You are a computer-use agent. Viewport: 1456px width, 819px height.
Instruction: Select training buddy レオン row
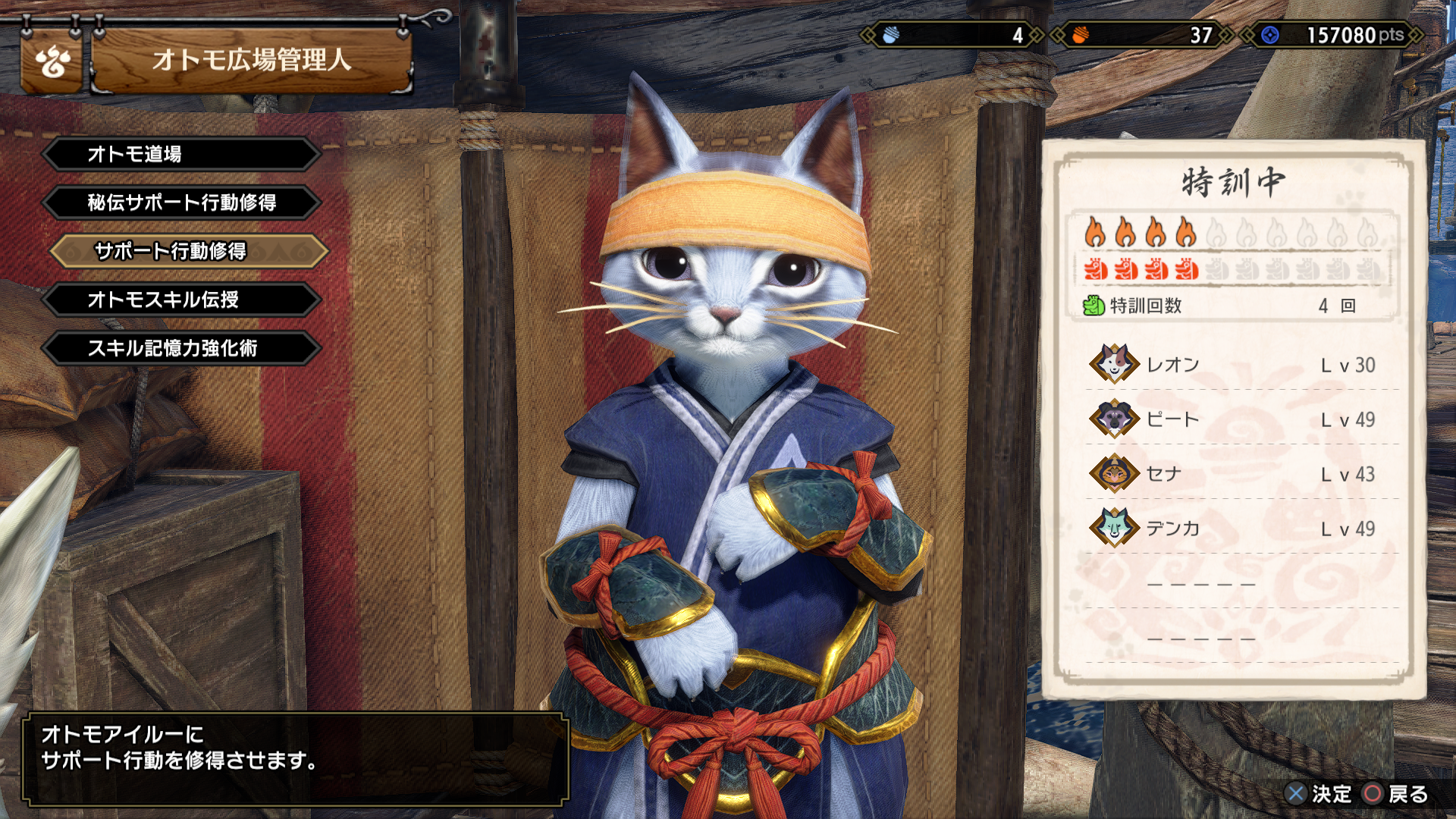click(x=1233, y=365)
